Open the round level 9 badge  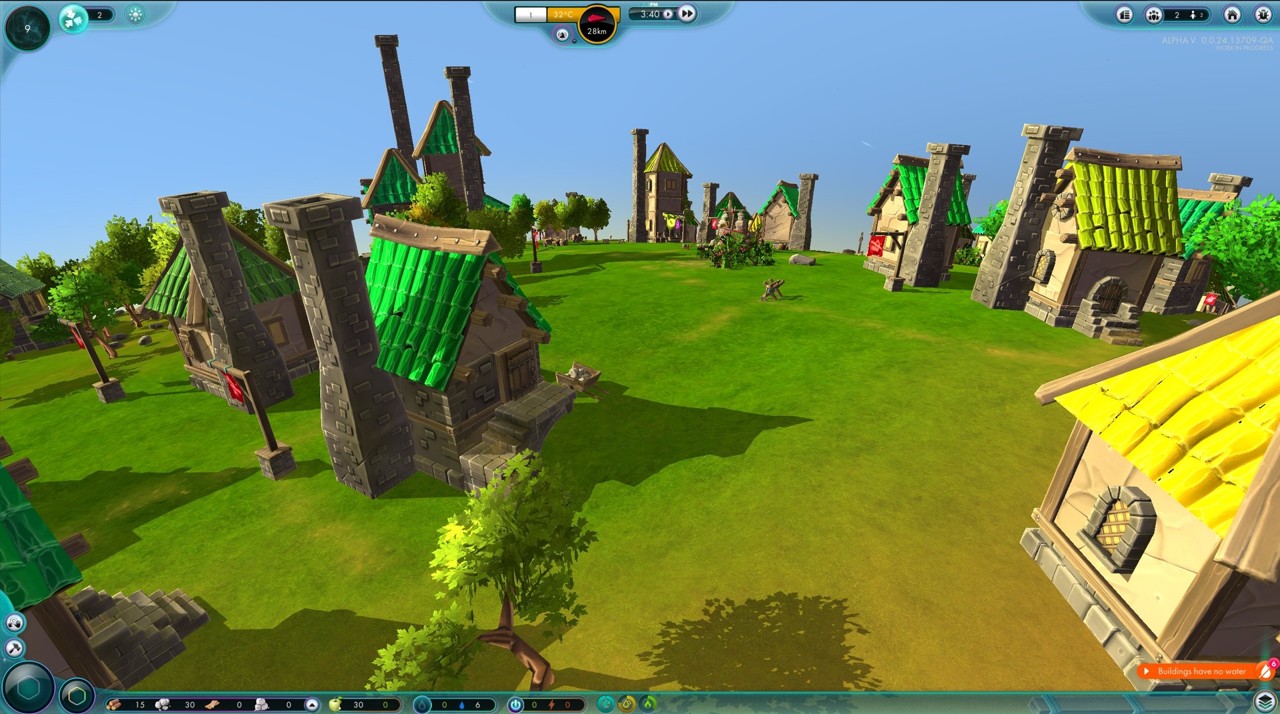point(27,28)
